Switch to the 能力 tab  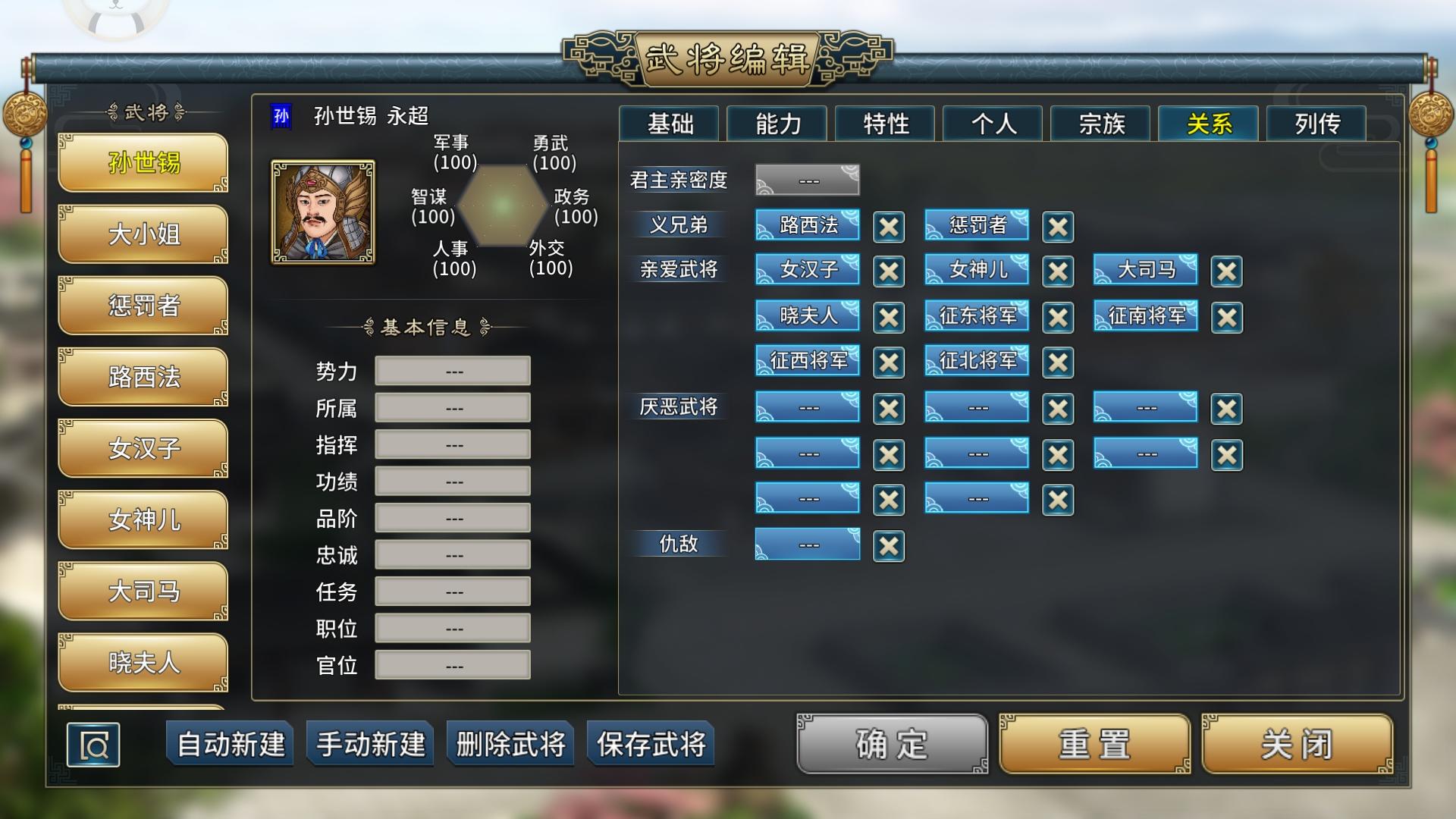777,124
